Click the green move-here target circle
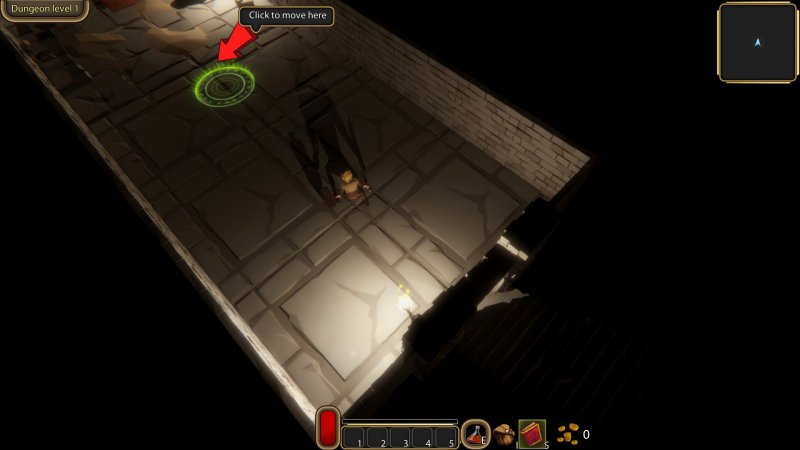The image size is (800, 450). (x=224, y=85)
